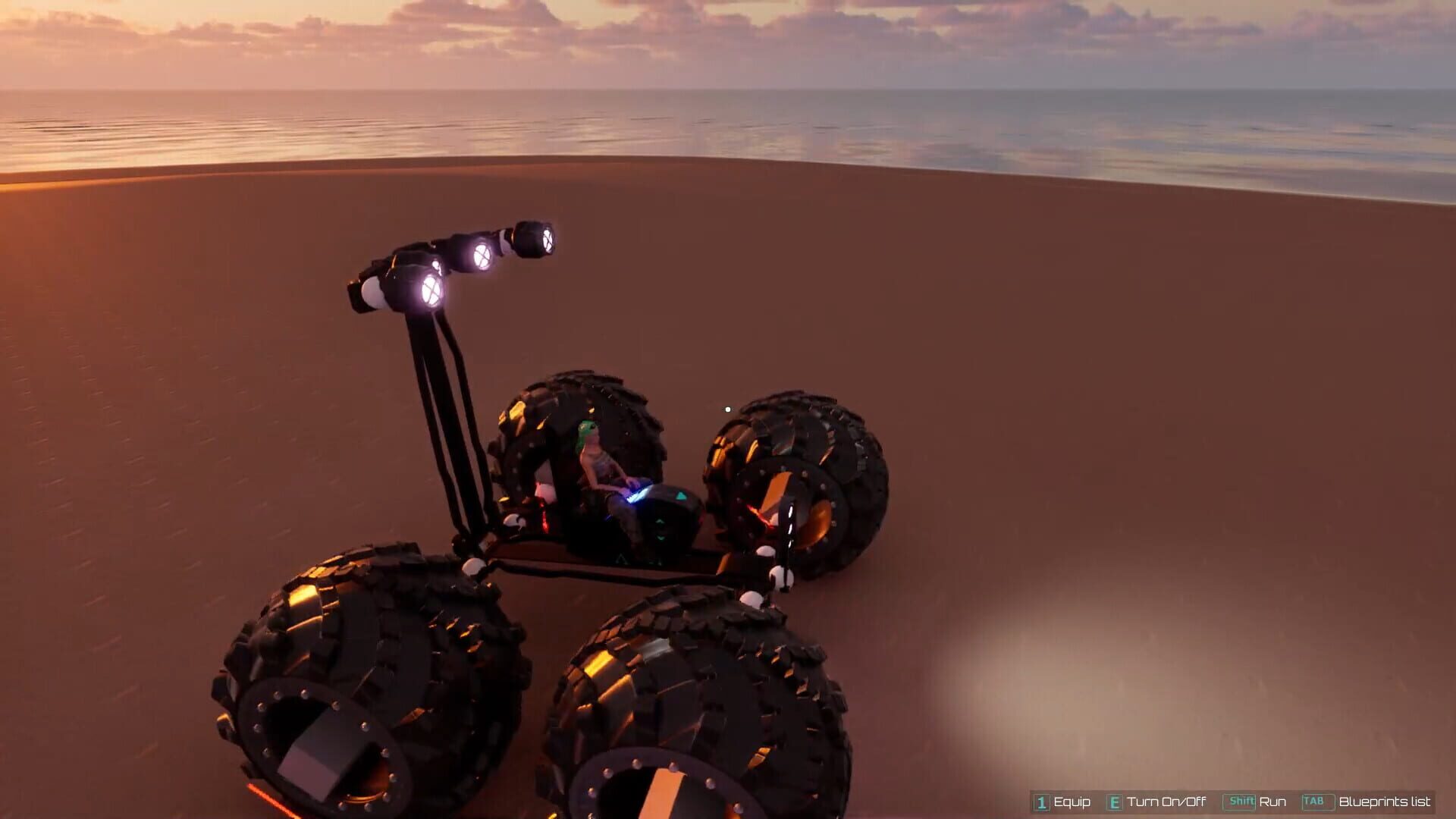Click the 'TAB' Blueprints list keybind icon
1456x819 pixels.
[x=1314, y=802]
